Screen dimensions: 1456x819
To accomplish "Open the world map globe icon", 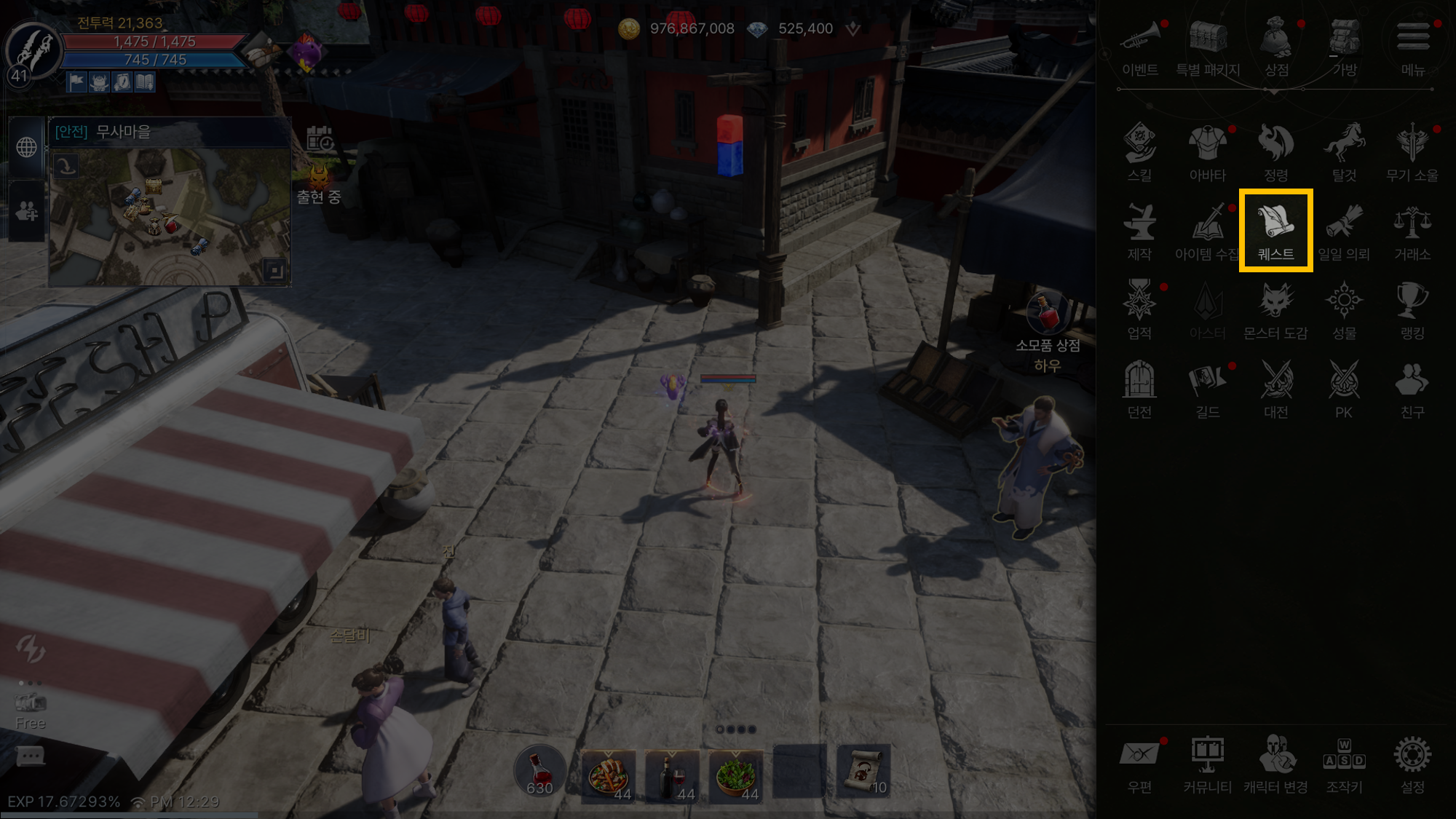I will click(27, 147).
